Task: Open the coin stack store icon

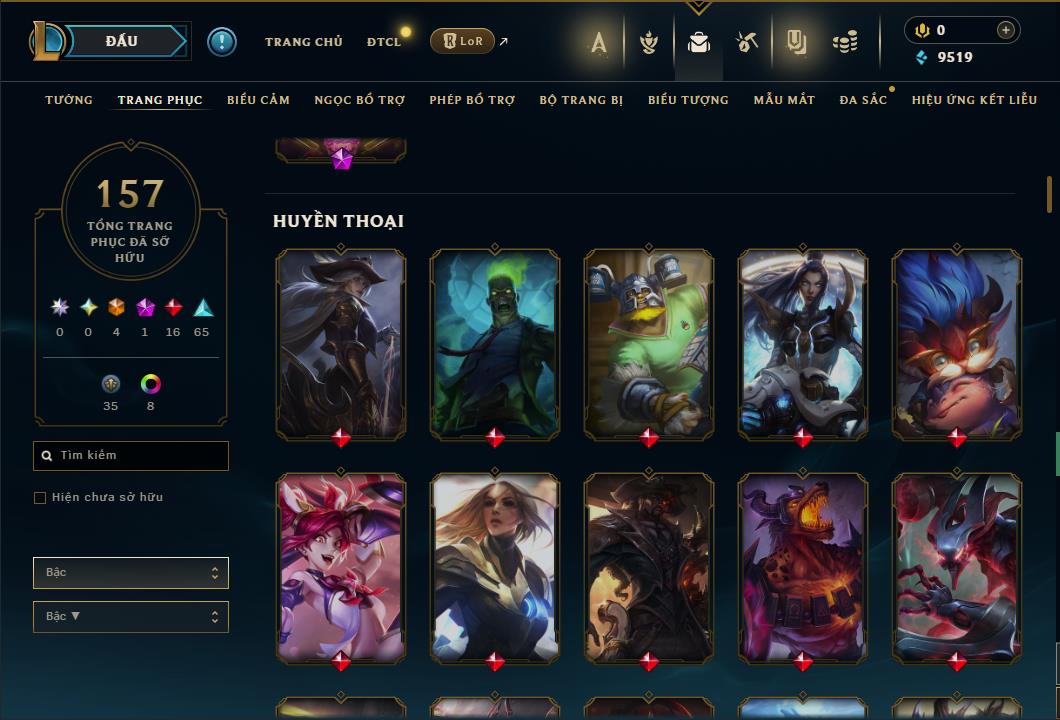Action: coord(845,42)
